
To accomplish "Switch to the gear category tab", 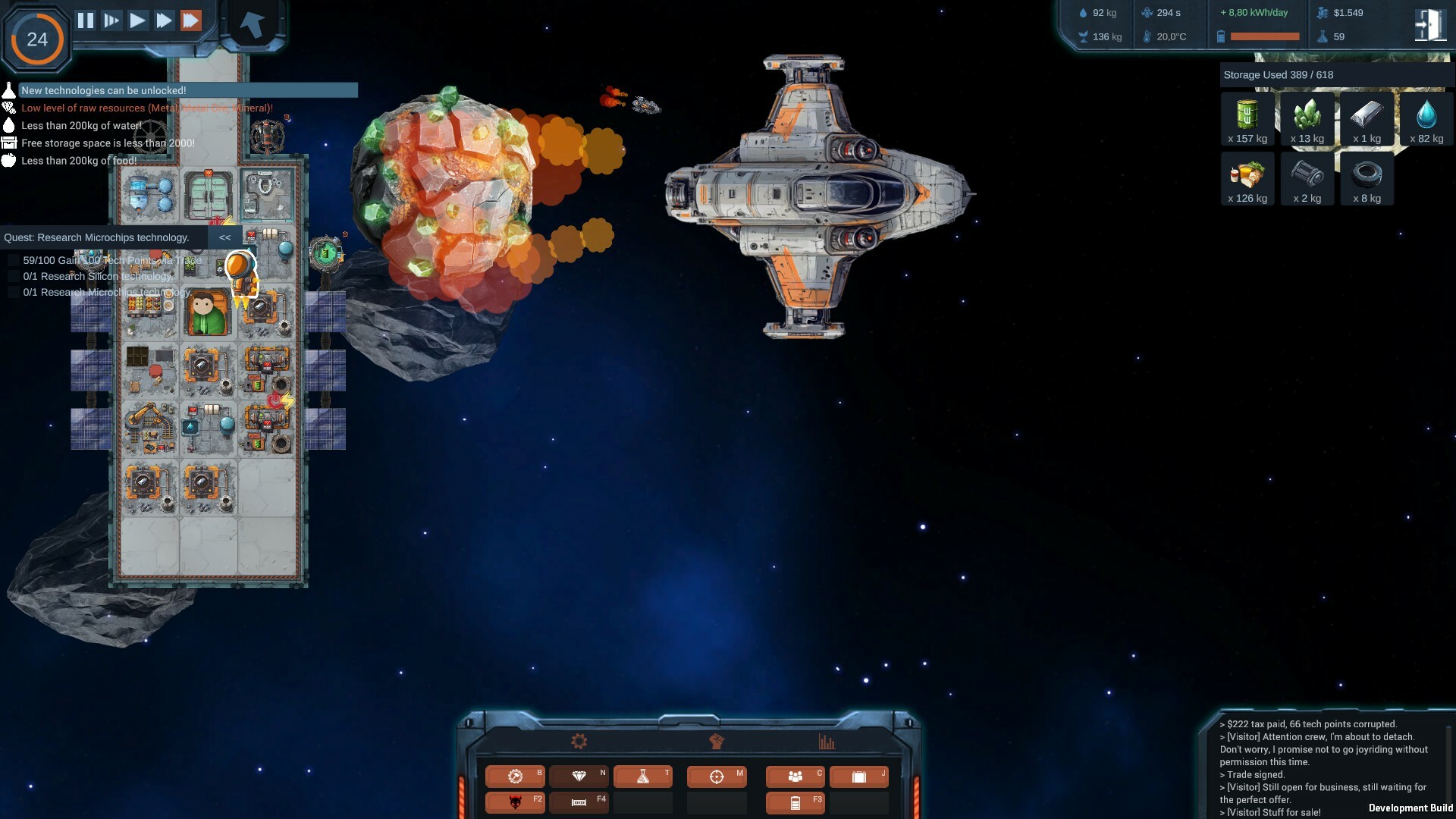I will coord(579,742).
